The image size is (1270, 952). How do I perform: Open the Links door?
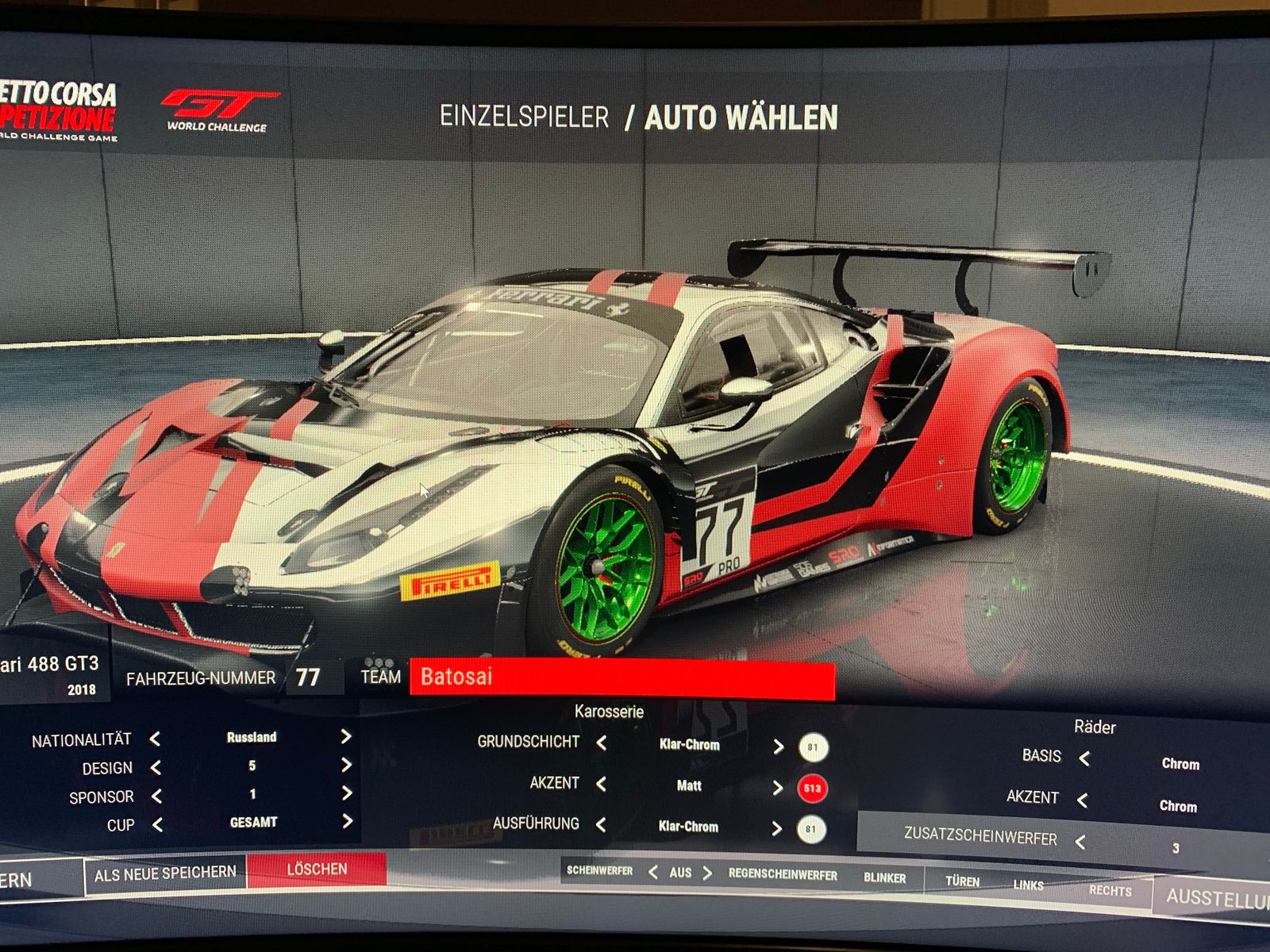tap(1028, 885)
